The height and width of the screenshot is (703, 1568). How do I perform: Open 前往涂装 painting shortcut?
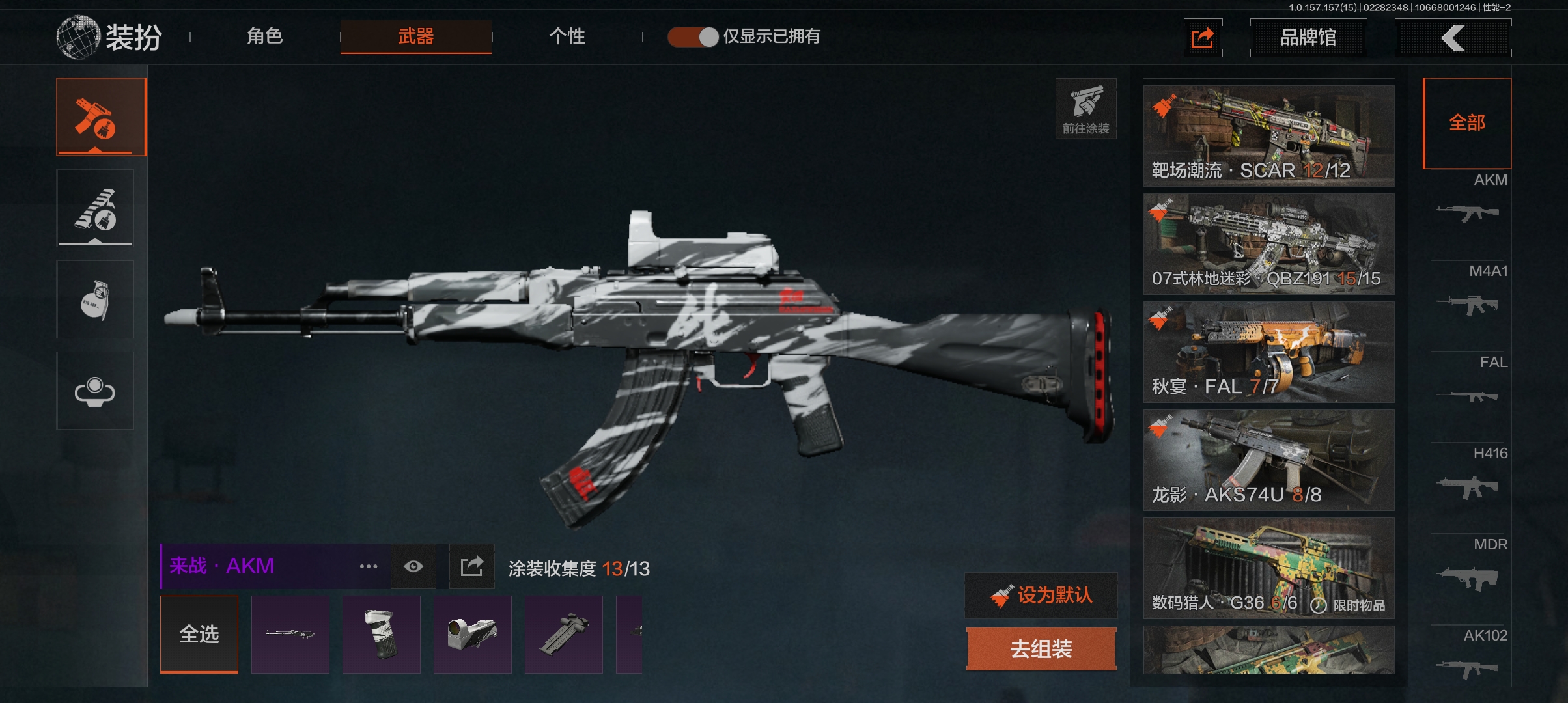pyautogui.click(x=1085, y=109)
